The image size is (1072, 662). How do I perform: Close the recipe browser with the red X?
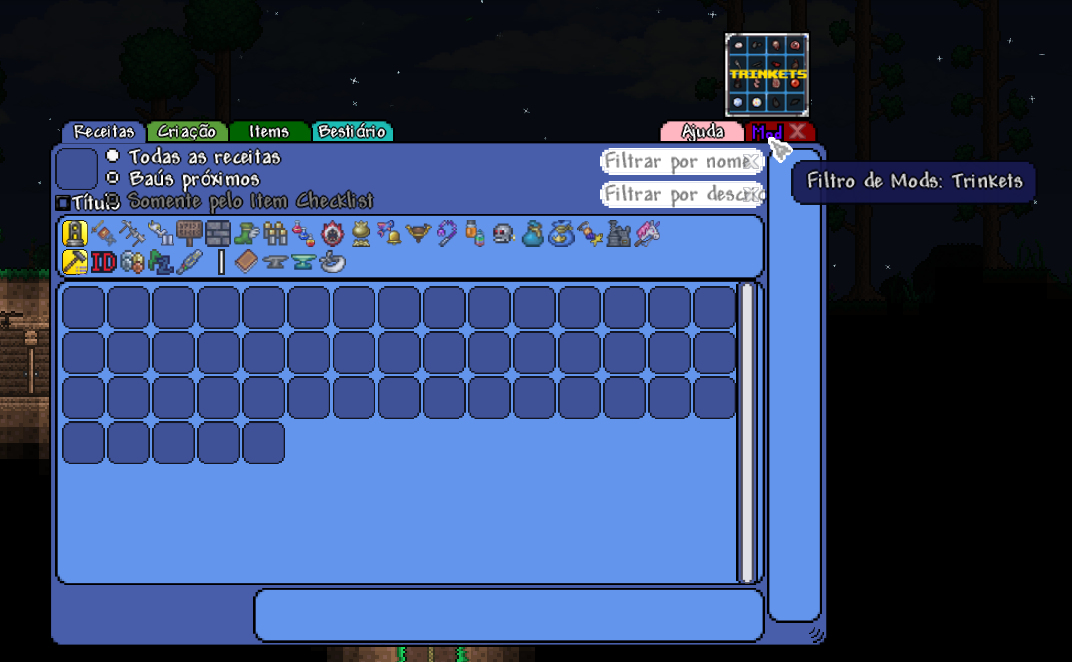(x=797, y=131)
